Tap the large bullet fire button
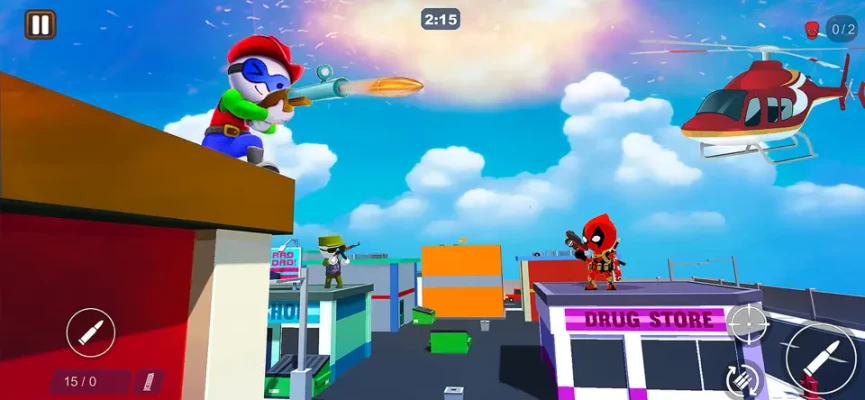 [x=820, y=359]
